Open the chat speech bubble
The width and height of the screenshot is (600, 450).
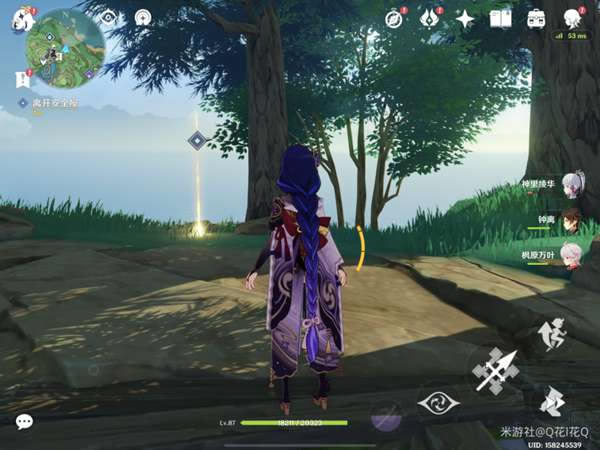pyautogui.click(x=23, y=422)
